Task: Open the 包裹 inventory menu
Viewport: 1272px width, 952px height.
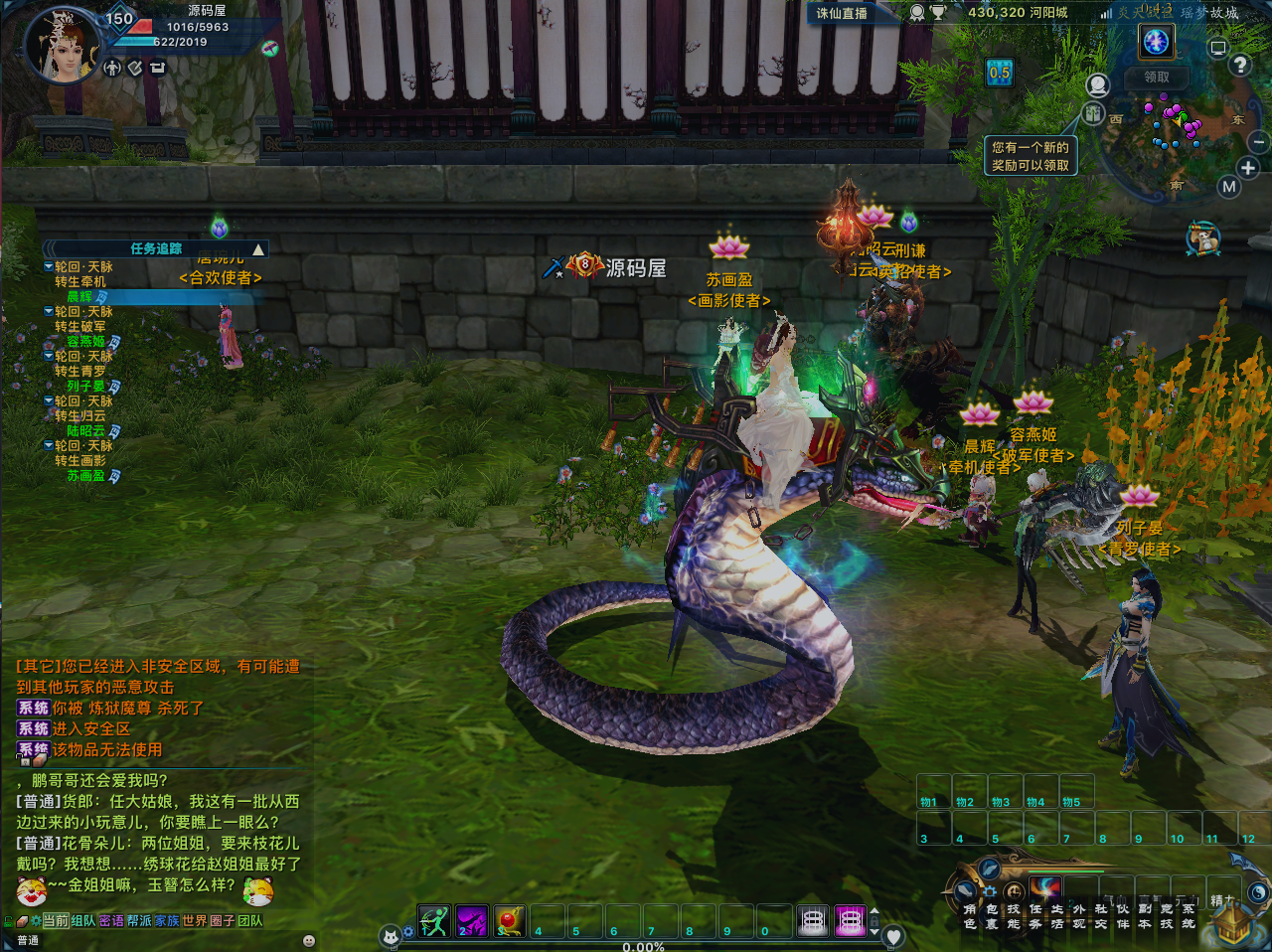Action: tap(991, 915)
